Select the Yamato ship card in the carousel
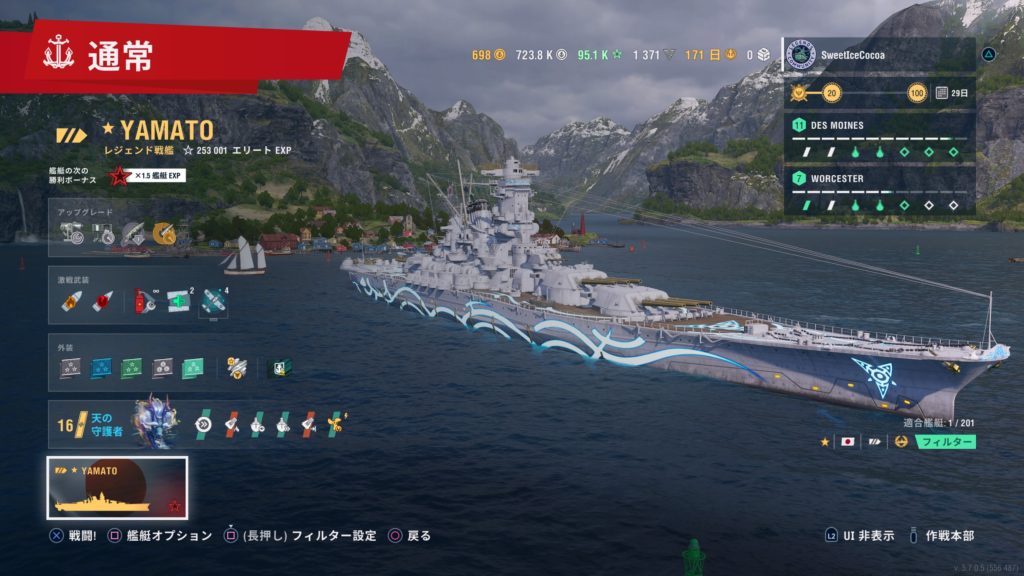This screenshot has height=576, width=1024. 117,487
